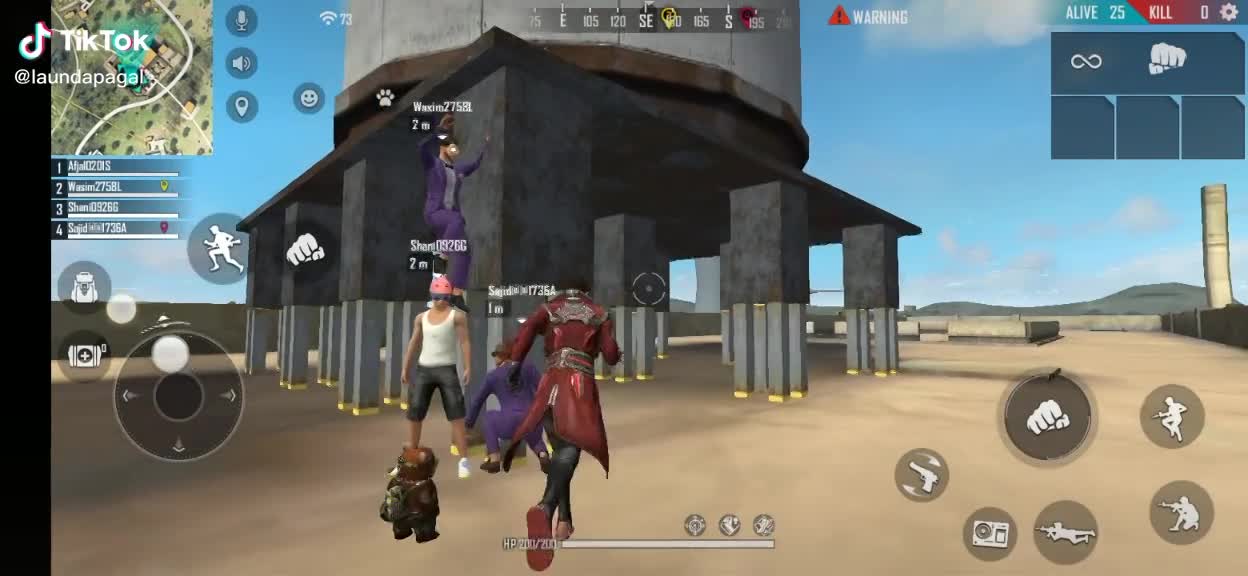Image resolution: width=1248 pixels, height=576 pixels.
Task: Open the minimap
Action: coord(132,78)
